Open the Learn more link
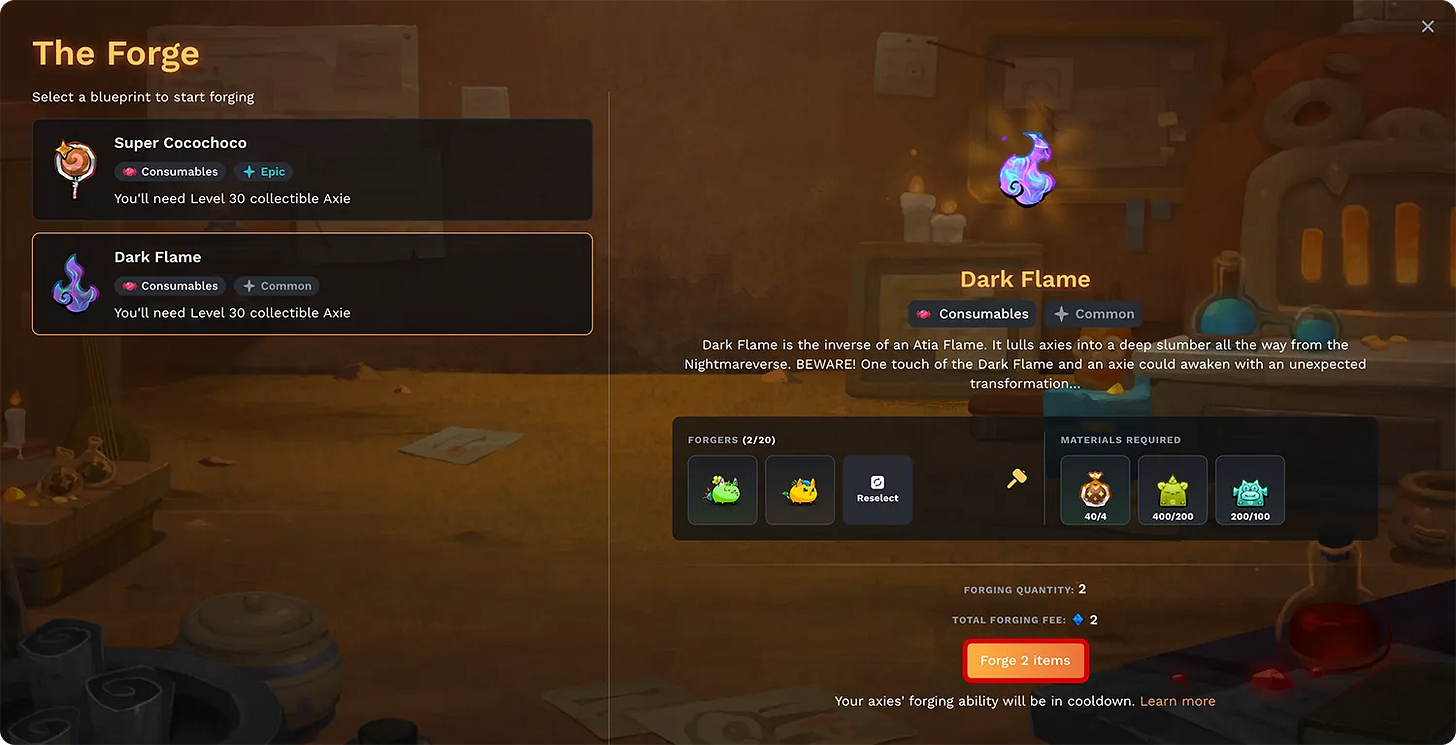 (x=1177, y=700)
